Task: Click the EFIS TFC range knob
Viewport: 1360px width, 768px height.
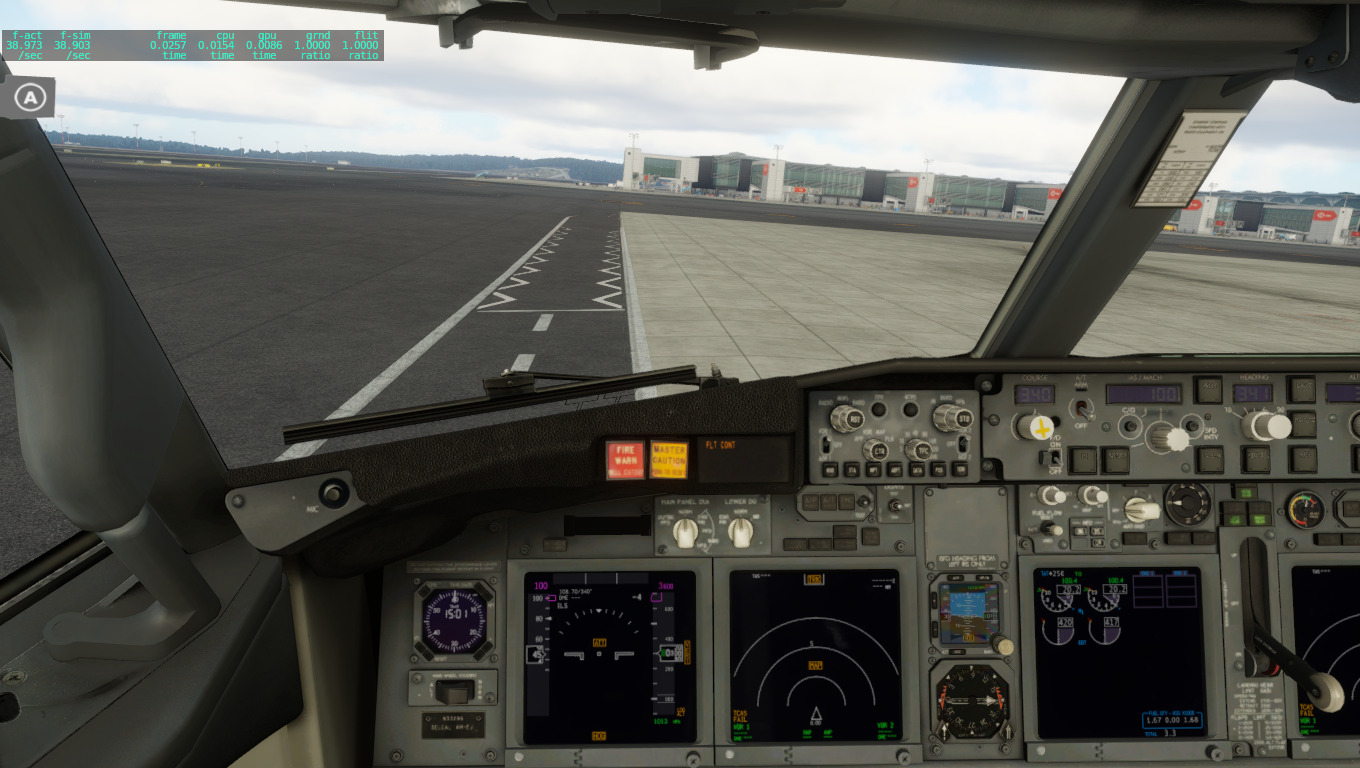Action: click(x=918, y=450)
